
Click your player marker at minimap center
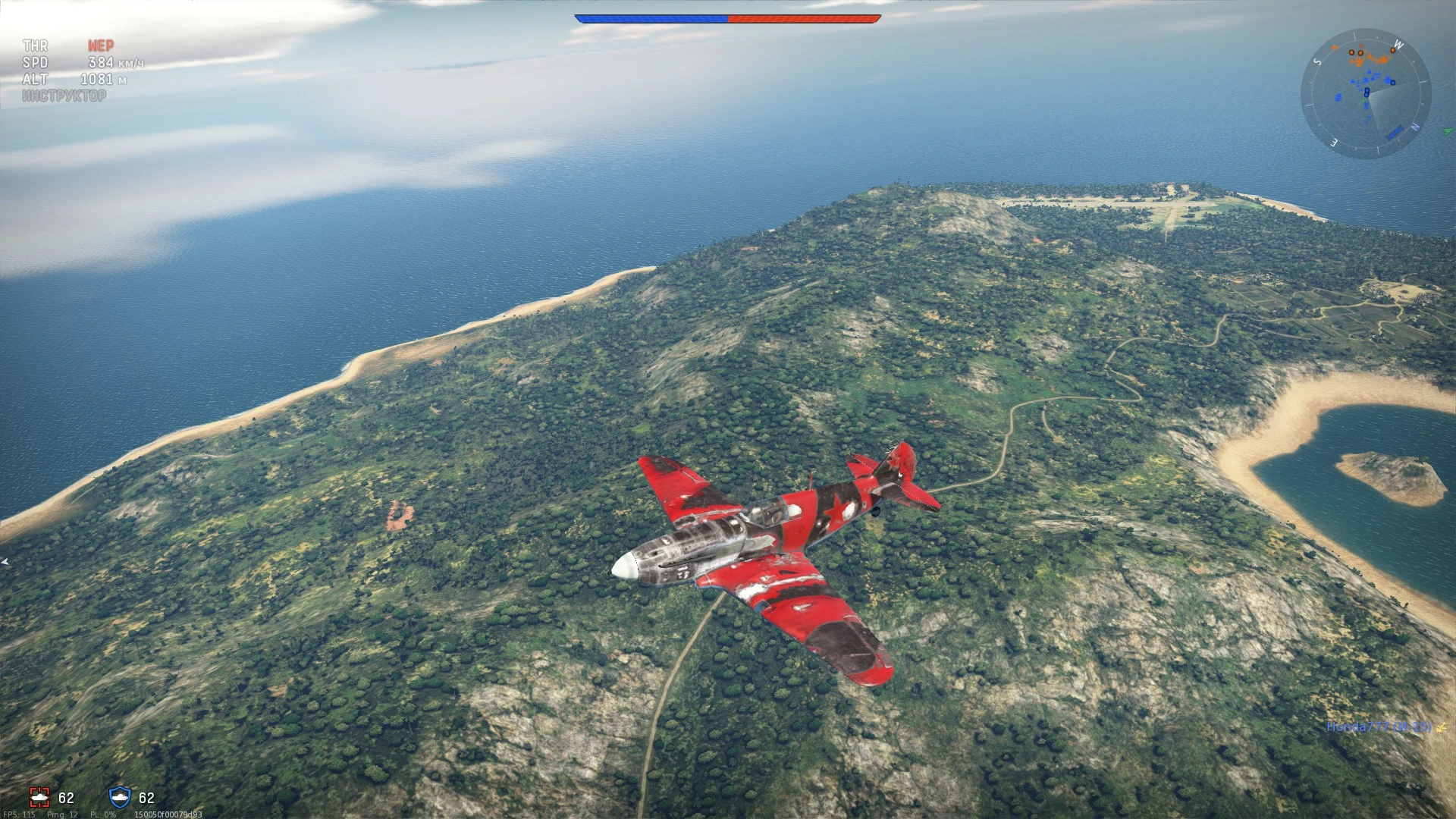1367,92
